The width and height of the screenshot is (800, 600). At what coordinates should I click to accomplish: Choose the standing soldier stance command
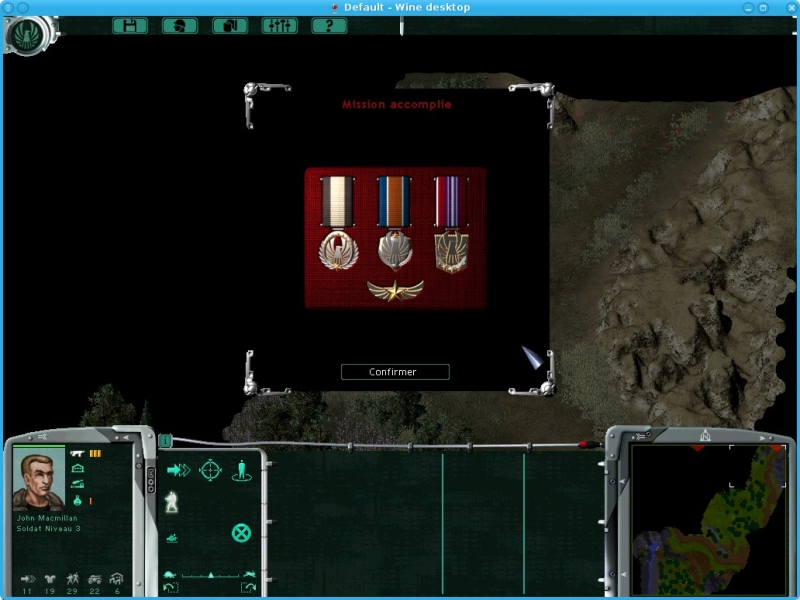pos(241,470)
